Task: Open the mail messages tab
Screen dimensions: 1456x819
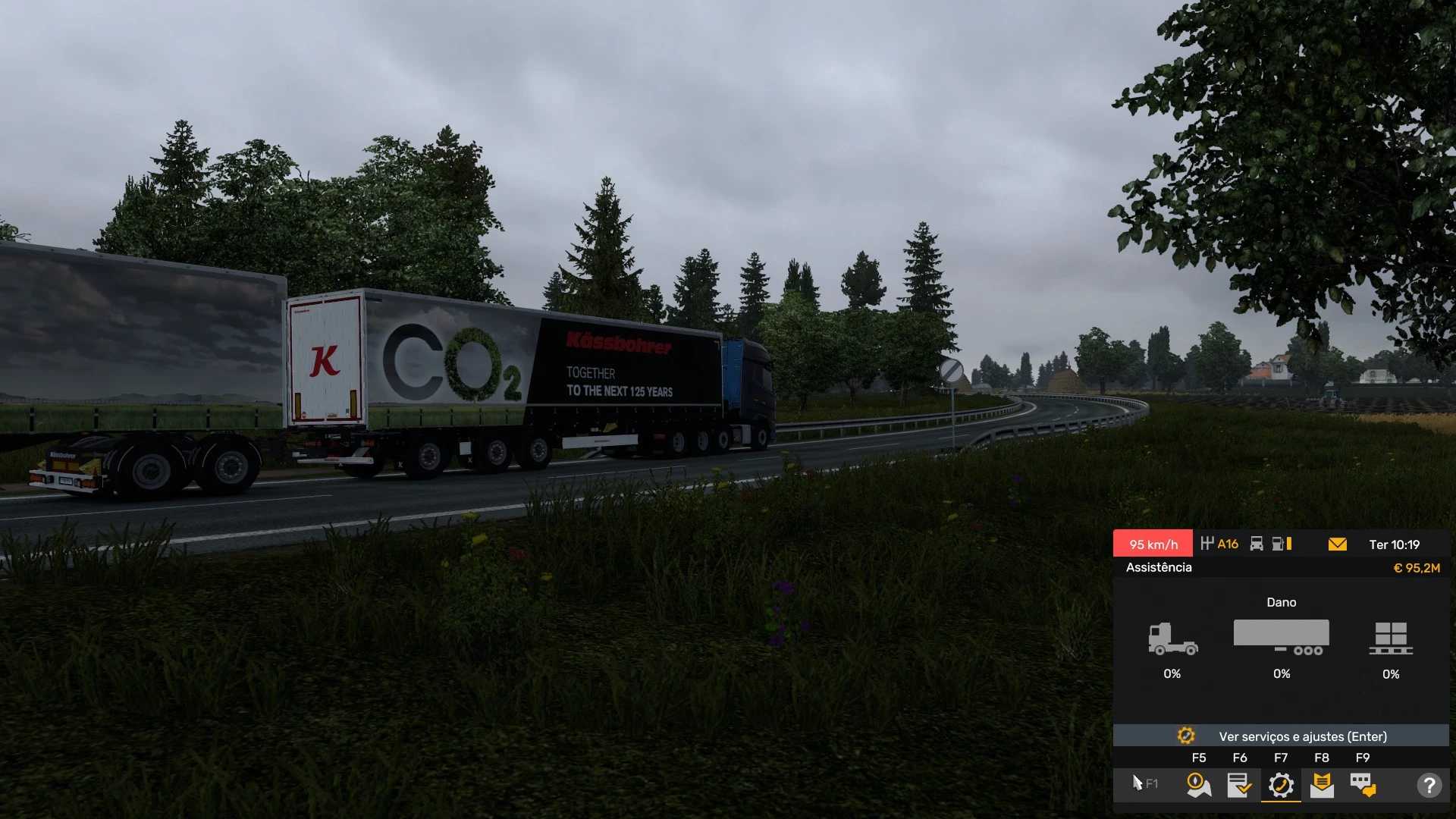Action: click(x=1322, y=785)
